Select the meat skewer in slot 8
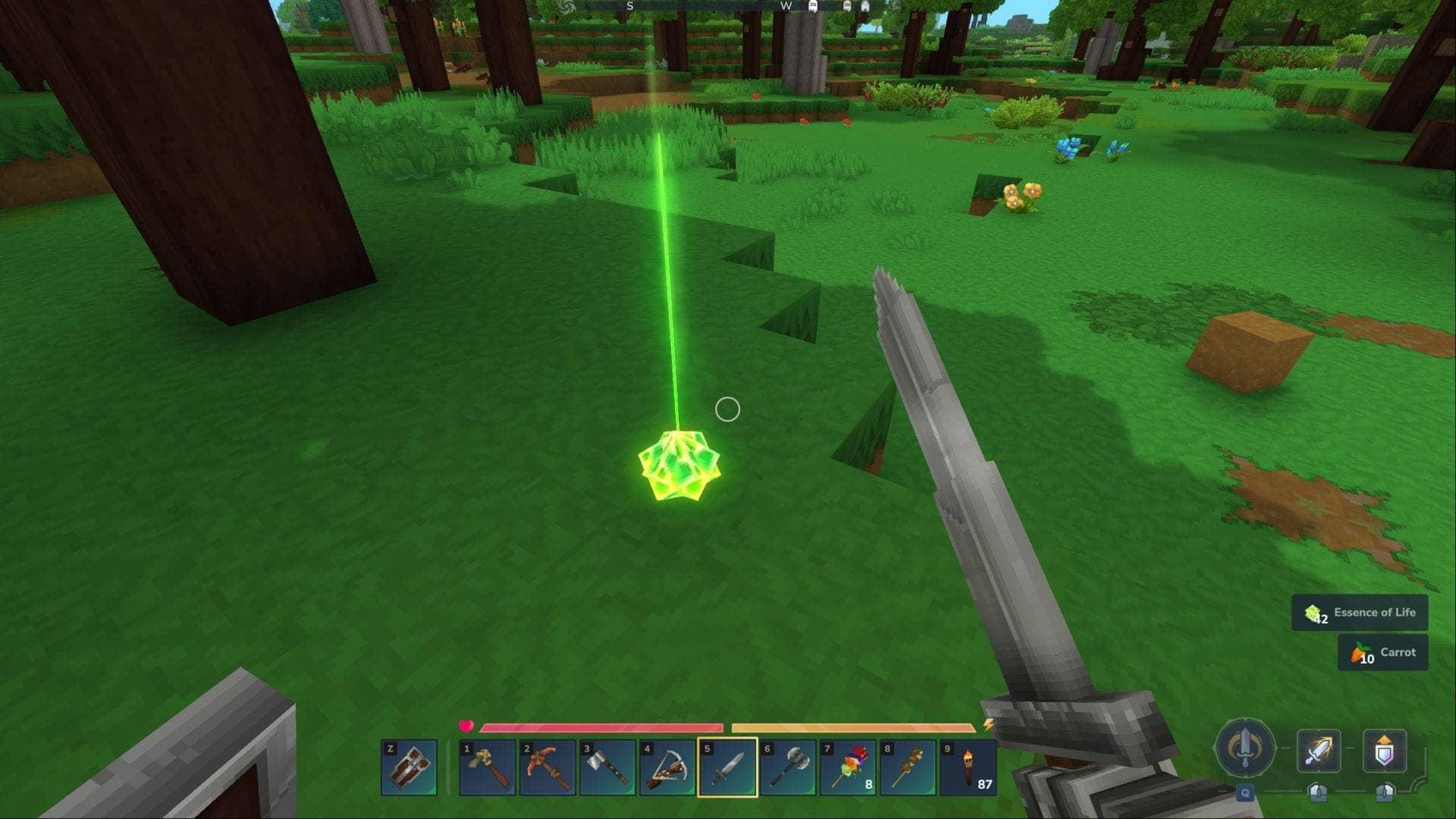Image resolution: width=1456 pixels, height=819 pixels. coord(908,767)
